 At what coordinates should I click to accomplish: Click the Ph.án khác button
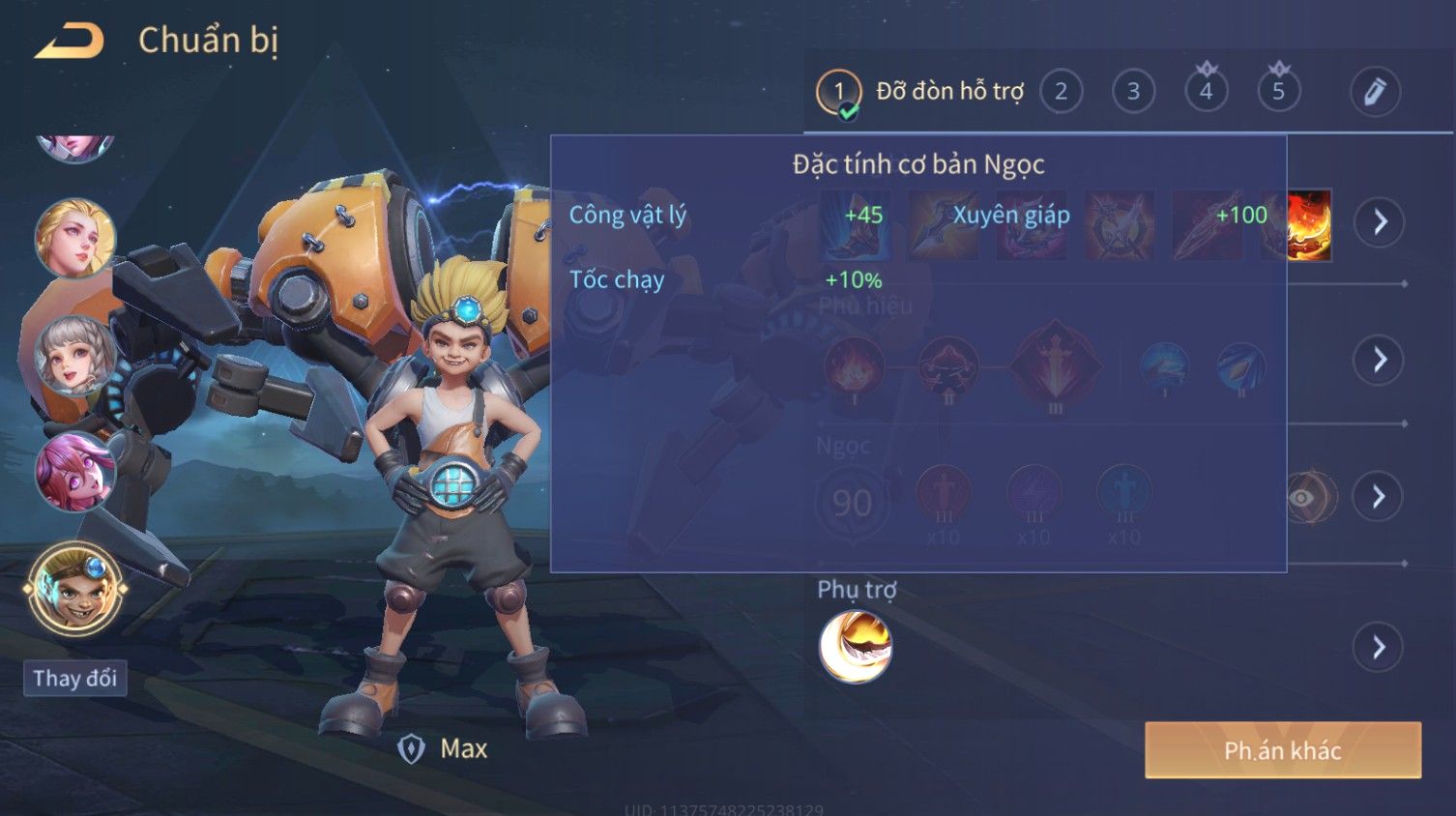click(1282, 750)
